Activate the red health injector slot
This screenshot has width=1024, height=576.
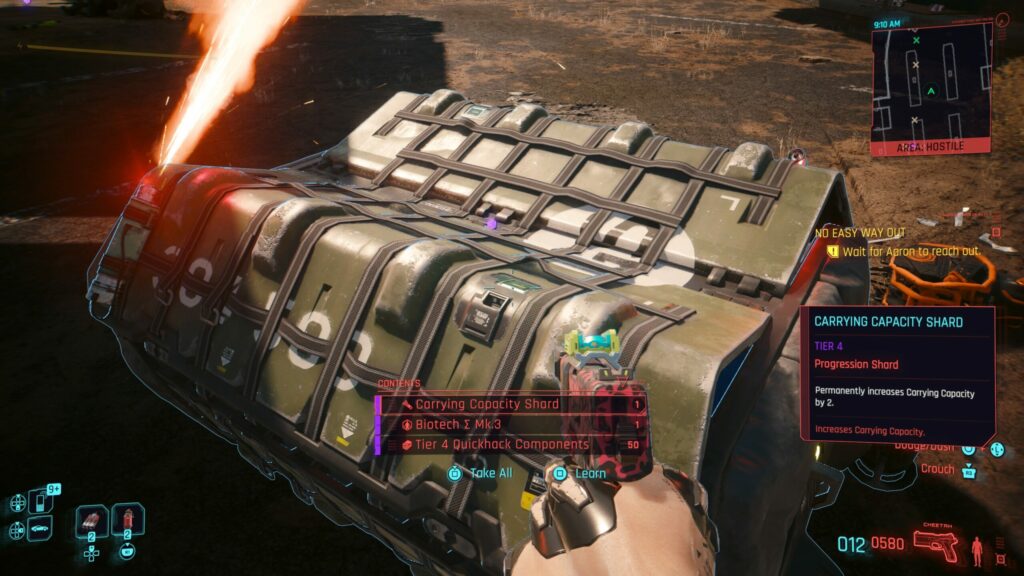127,521
